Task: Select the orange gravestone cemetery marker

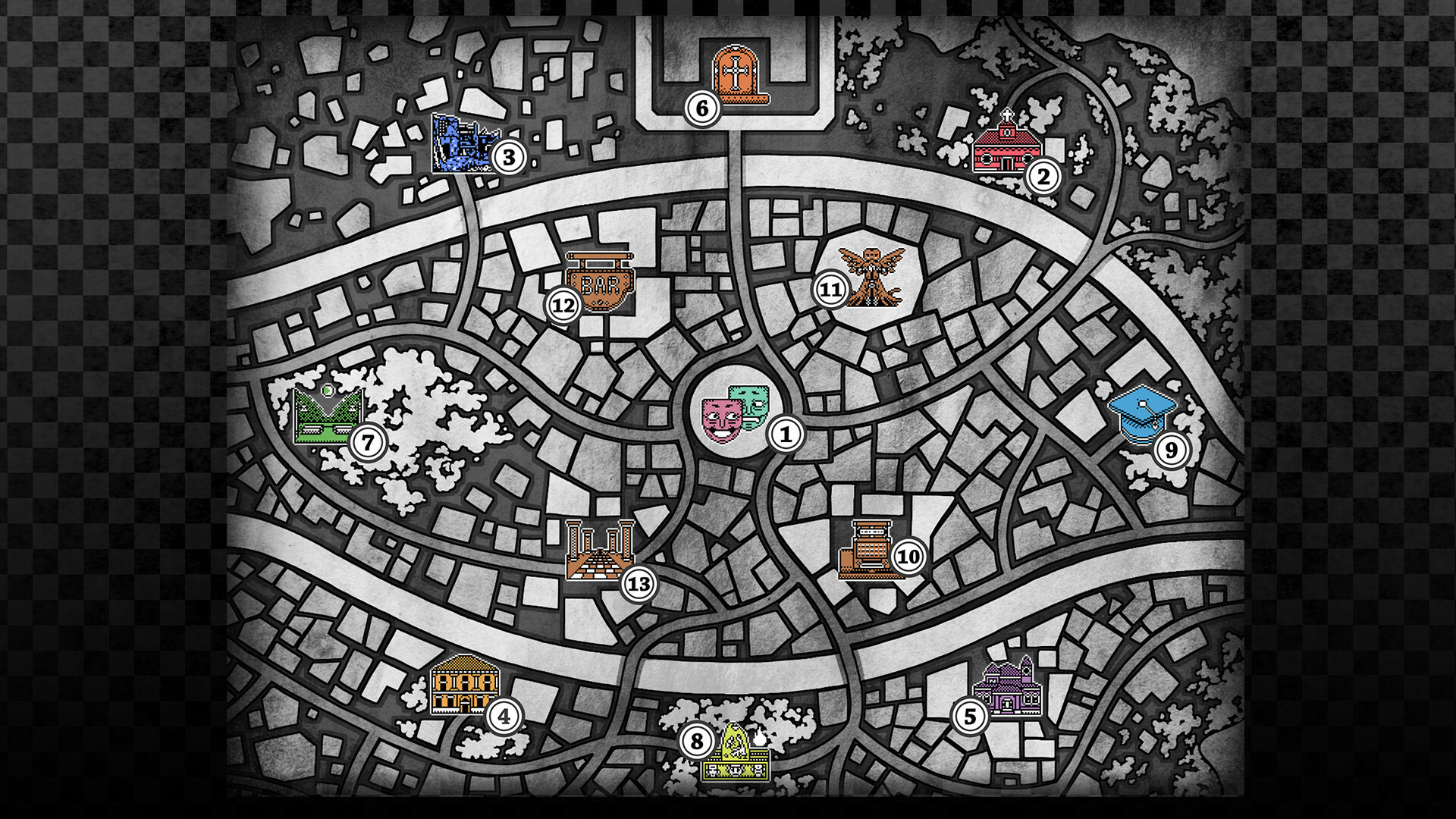Action: pos(734,72)
